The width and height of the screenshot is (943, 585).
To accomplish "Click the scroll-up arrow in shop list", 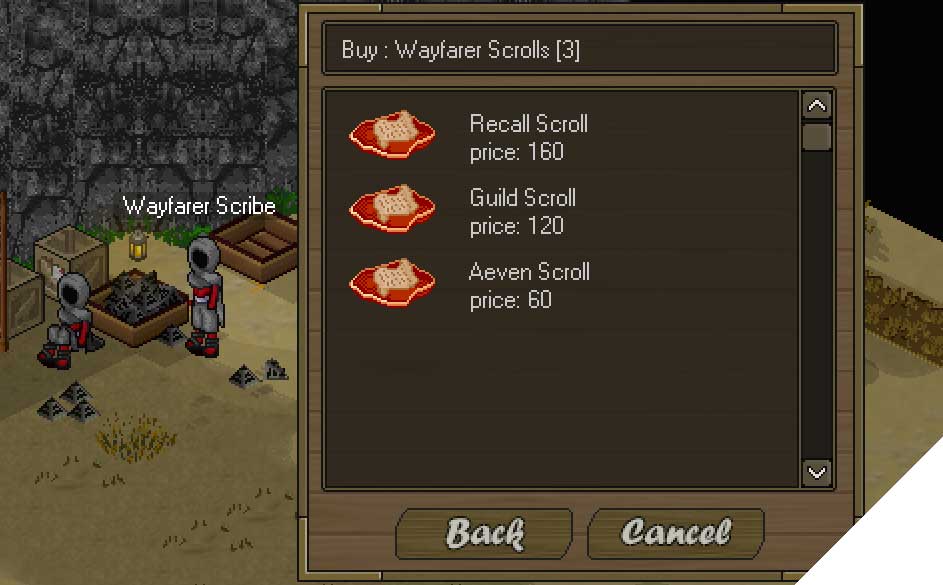I will point(817,106).
